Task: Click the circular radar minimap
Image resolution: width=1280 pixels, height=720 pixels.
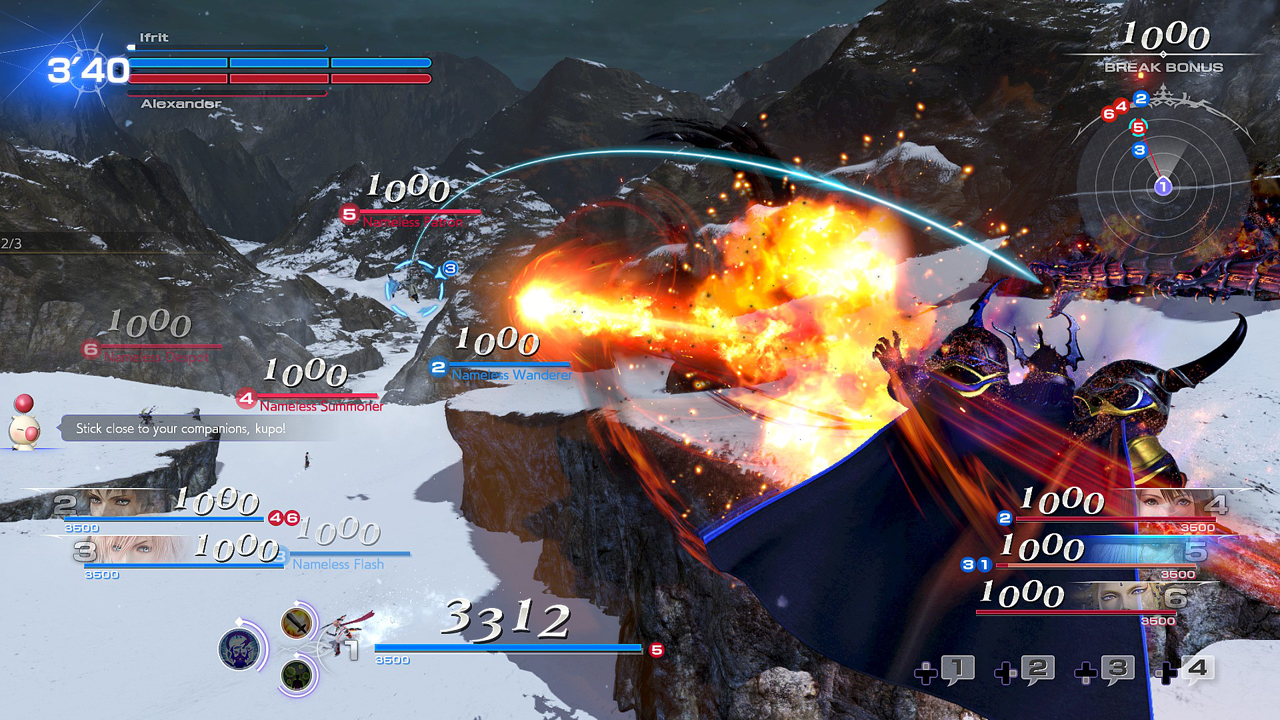Action: tap(1162, 185)
